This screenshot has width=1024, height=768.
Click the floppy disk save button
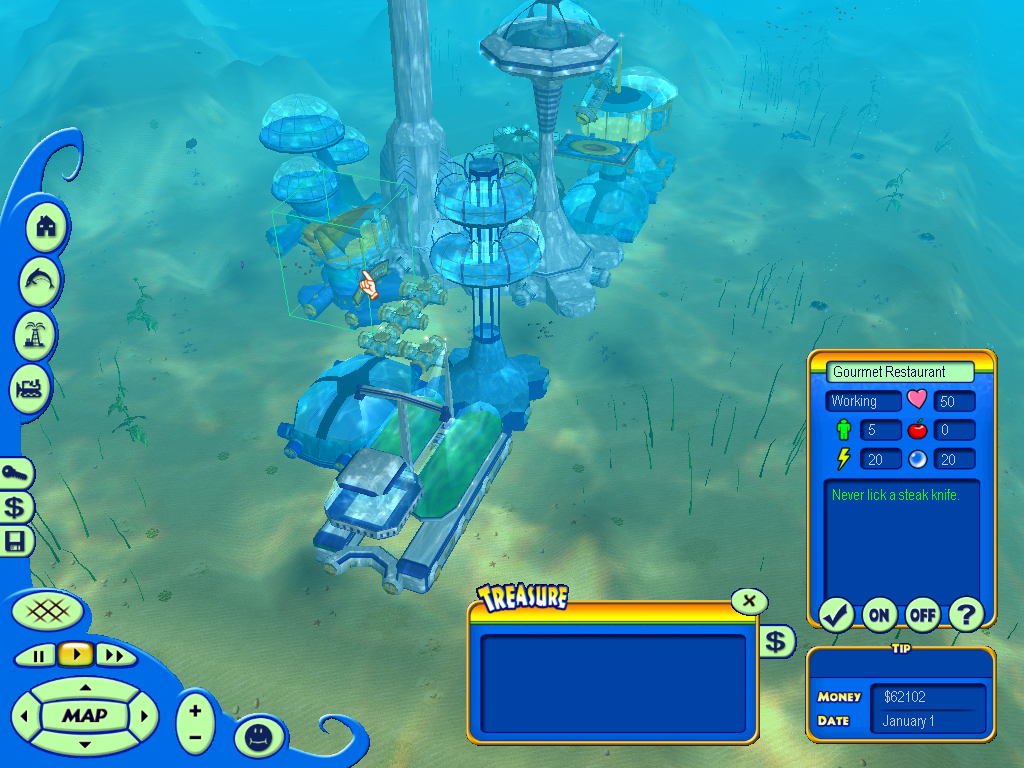pyautogui.click(x=16, y=542)
